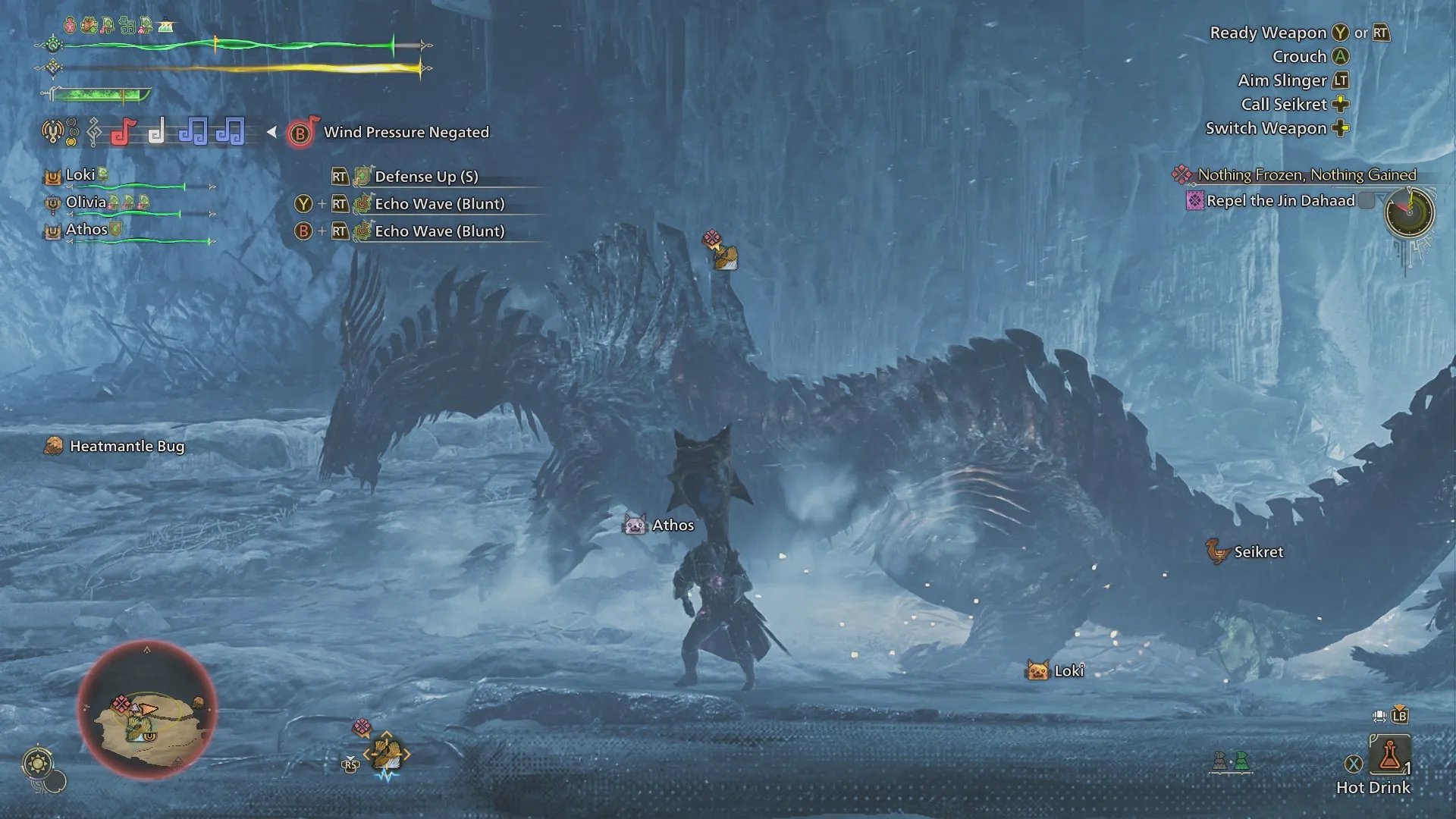The width and height of the screenshot is (1456, 819).
Task: Click the monster target icon at bottom center
Action: pos(386,753)
